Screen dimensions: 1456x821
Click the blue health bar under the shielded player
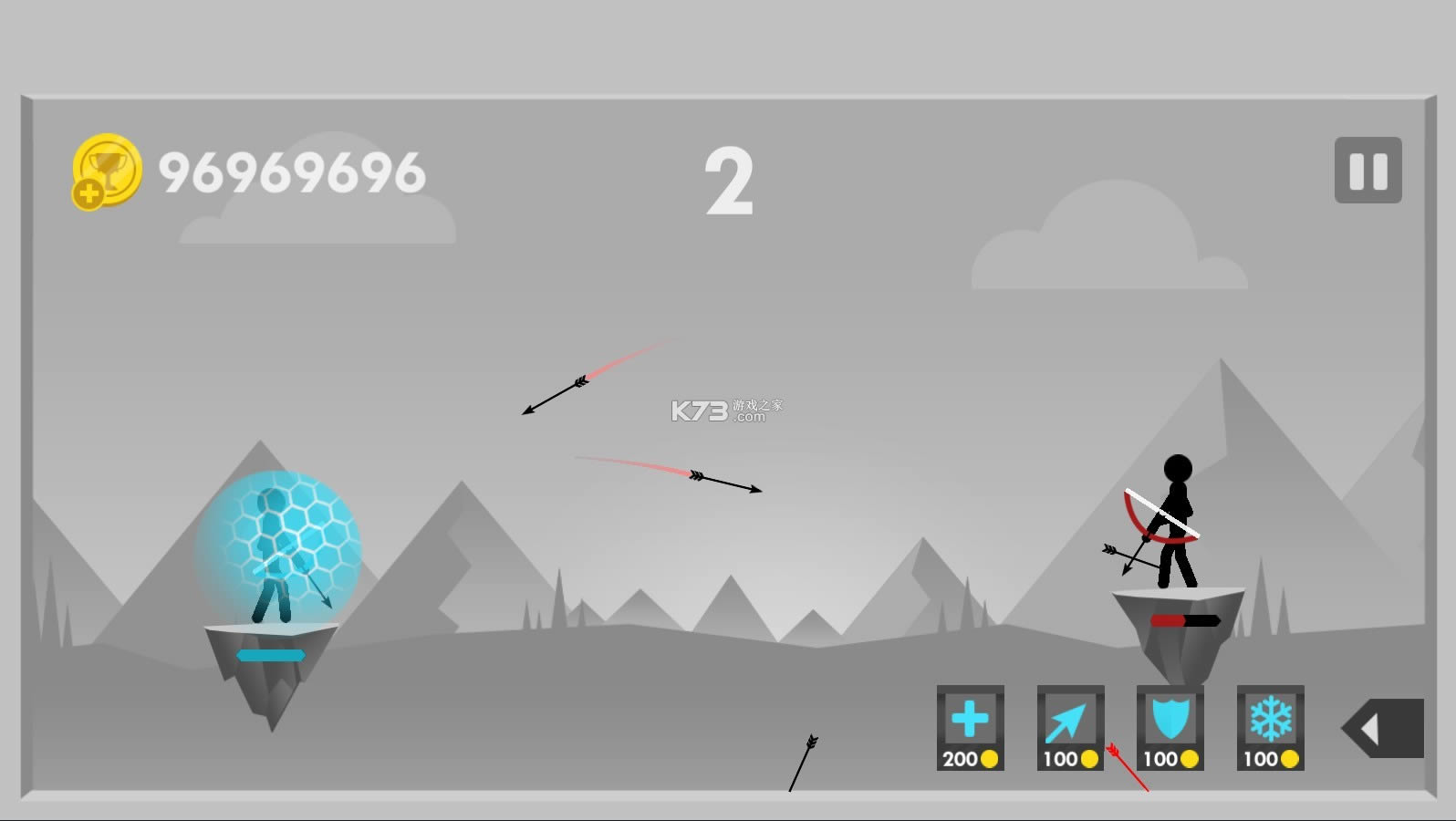[x=271, y=654]
